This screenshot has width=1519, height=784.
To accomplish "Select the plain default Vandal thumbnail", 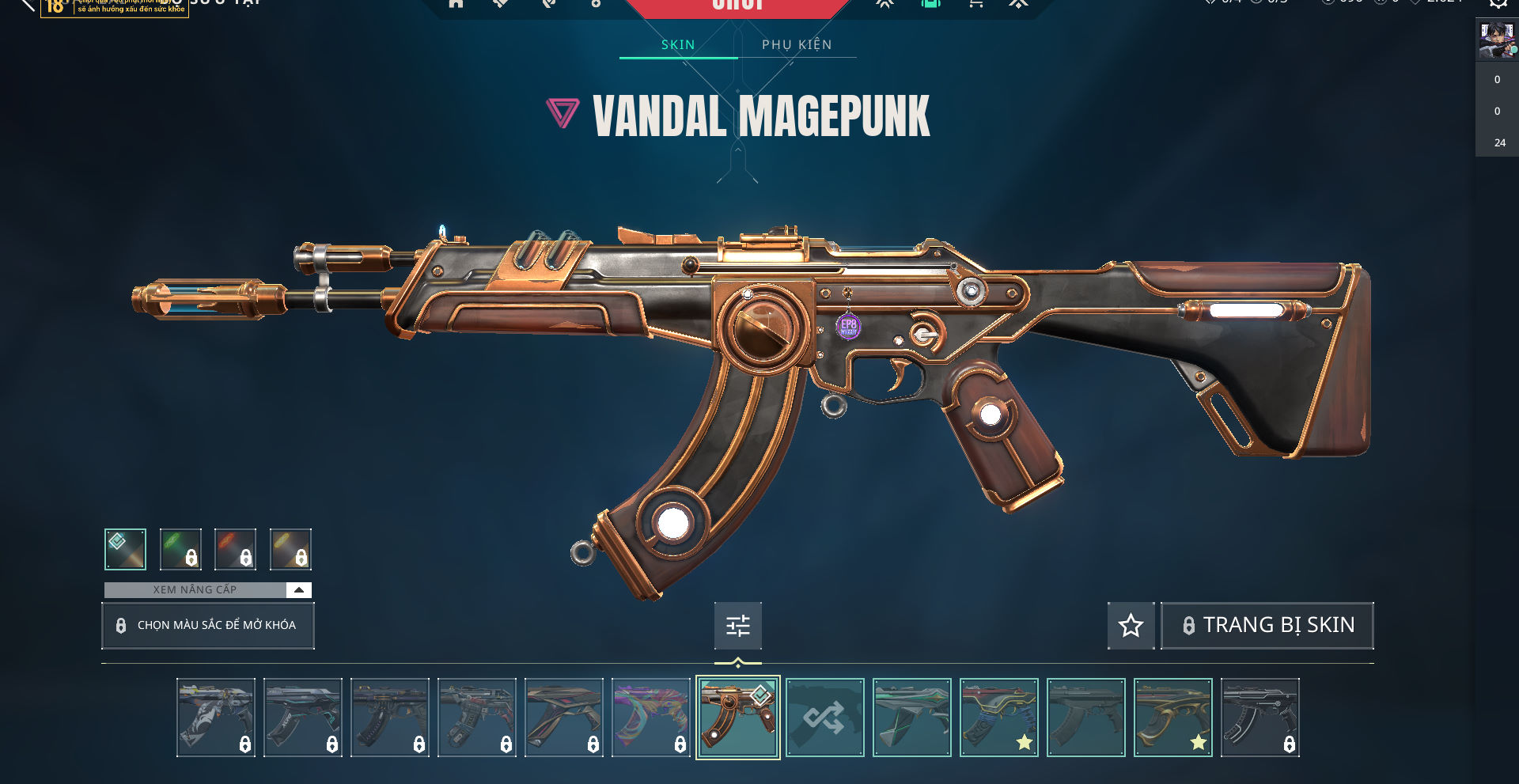I will (1085, 718).
